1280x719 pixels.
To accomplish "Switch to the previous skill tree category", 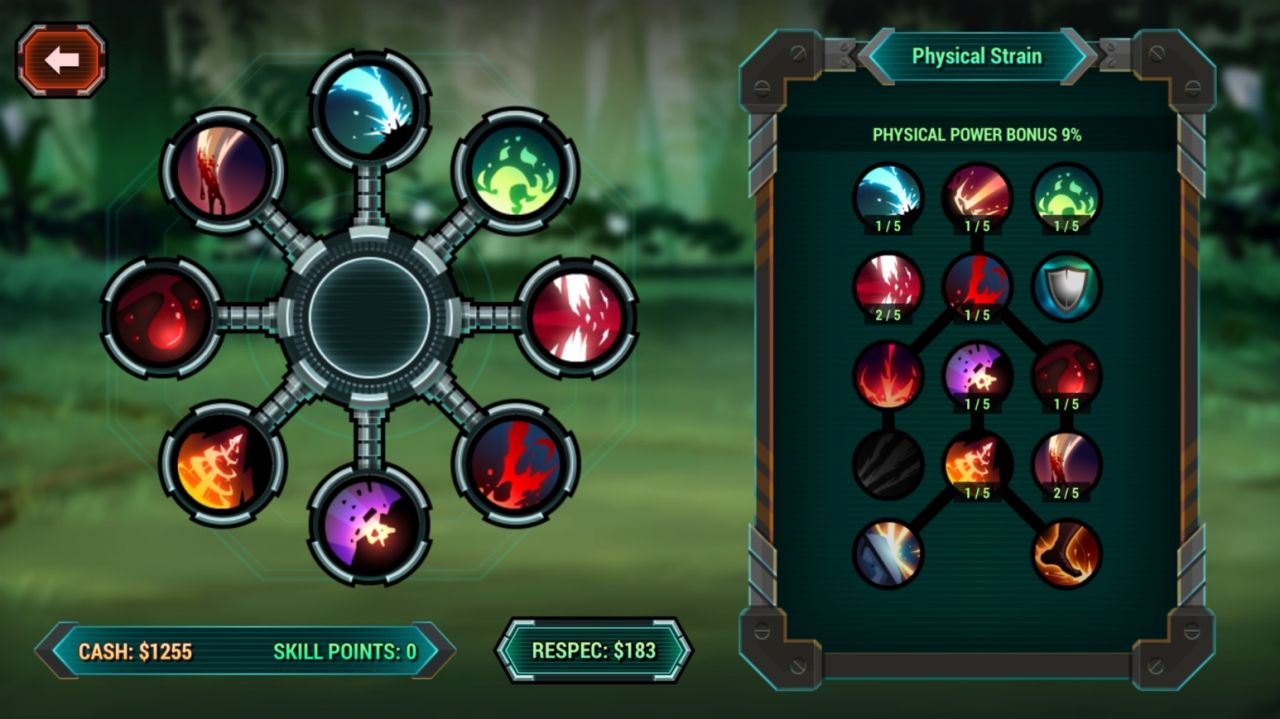I will 877,56.
